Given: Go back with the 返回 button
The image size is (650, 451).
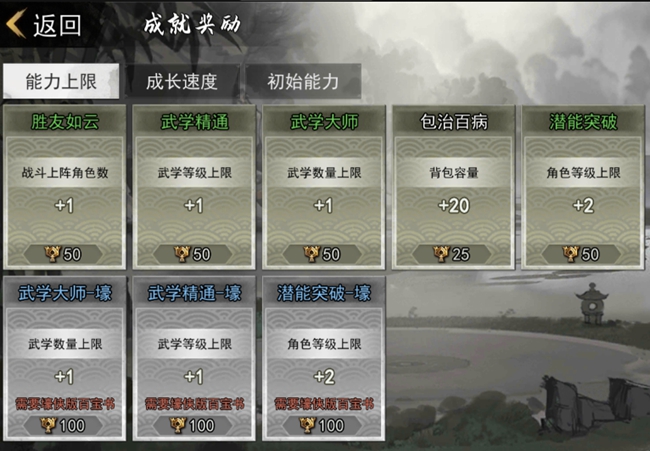Looking at the screenshot, I should (45, 25).
